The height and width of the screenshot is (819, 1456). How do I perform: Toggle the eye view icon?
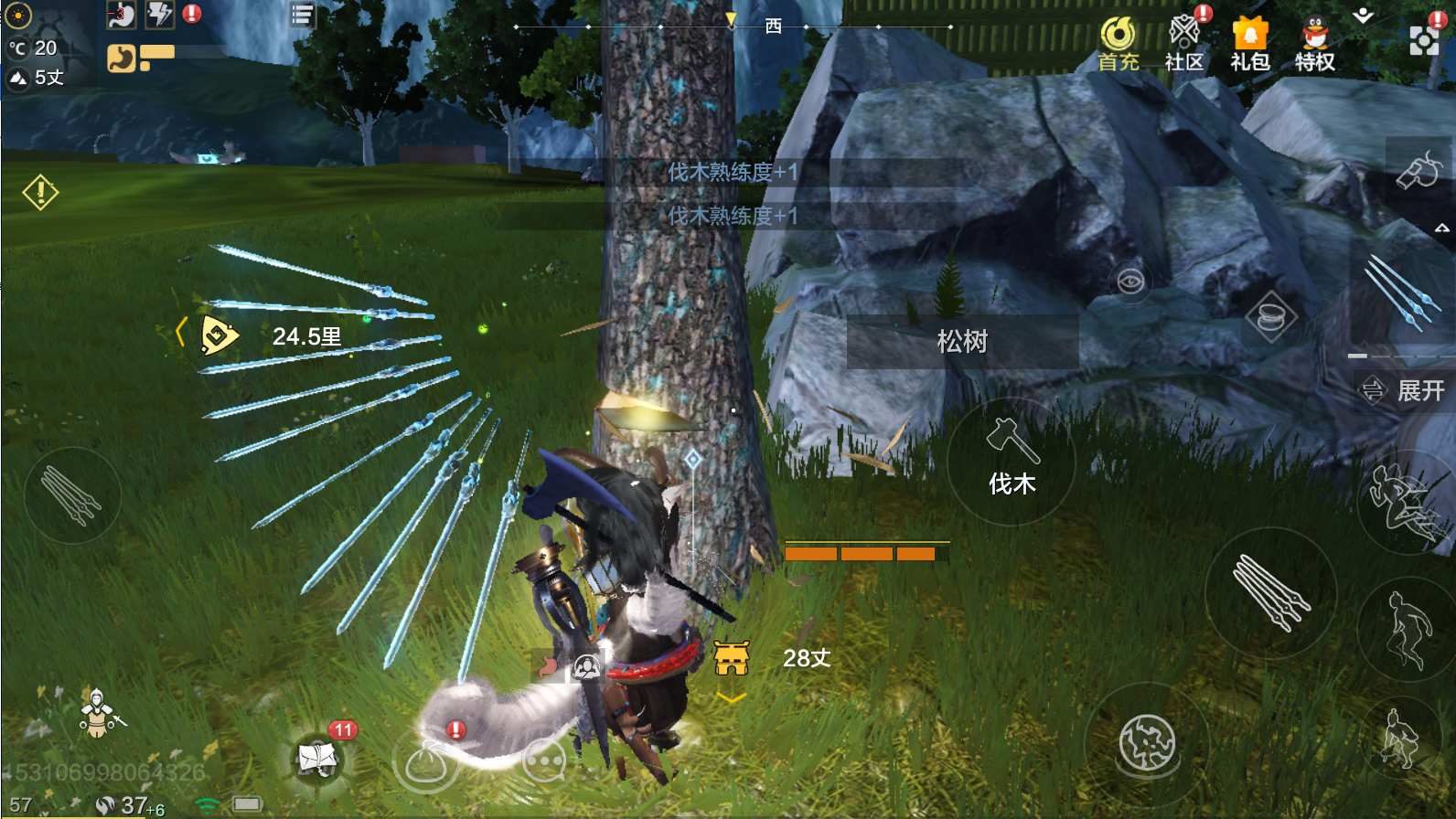(1130, 281)
